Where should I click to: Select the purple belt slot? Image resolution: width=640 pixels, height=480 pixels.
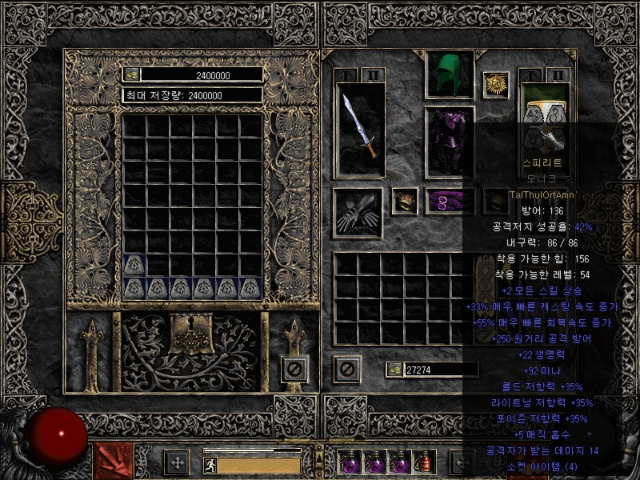[449, 201]
